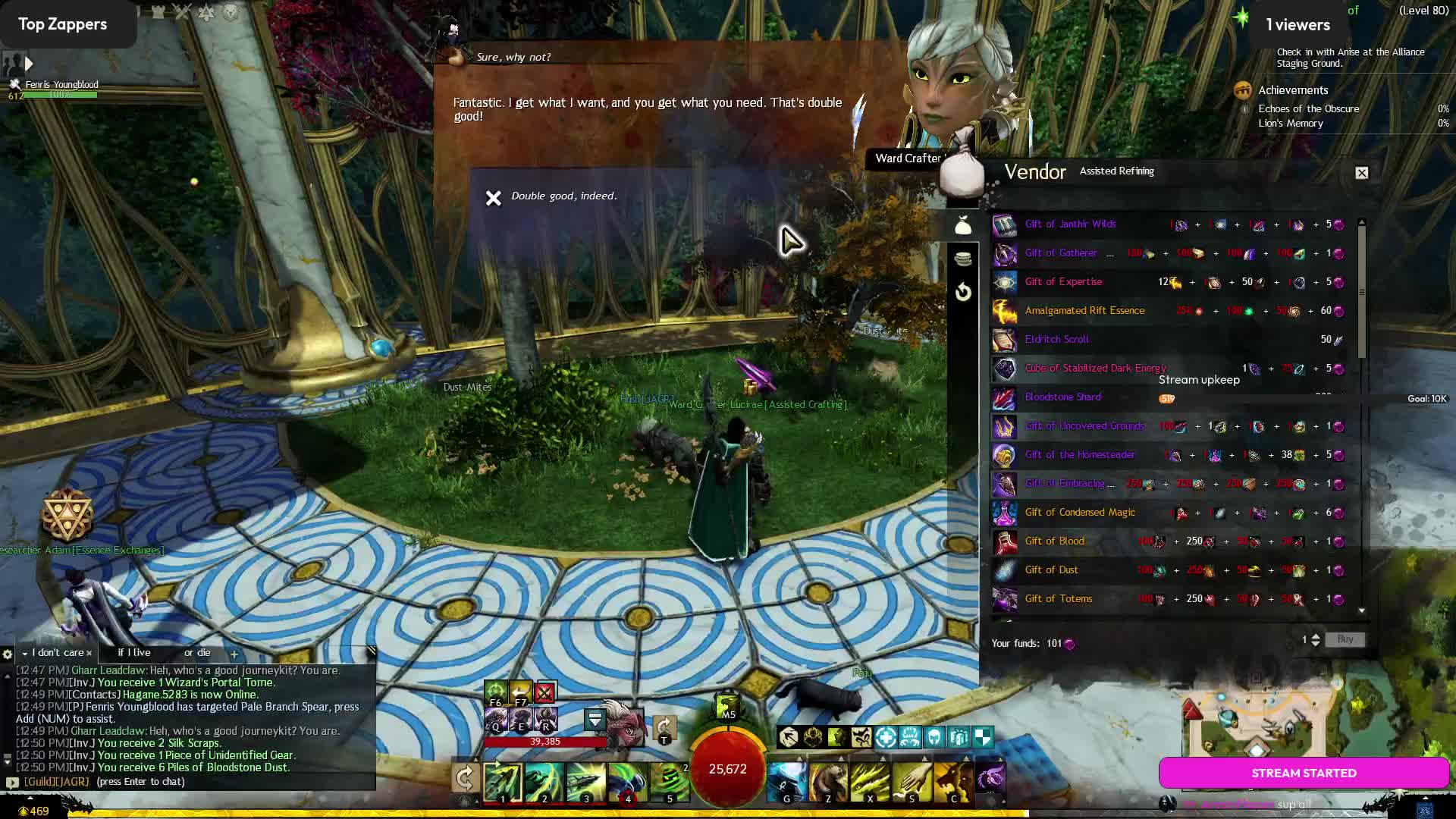This screenshot has height=819, width=1456.
Task: Switch to the "if I live" chat tab
Action: 134,653
